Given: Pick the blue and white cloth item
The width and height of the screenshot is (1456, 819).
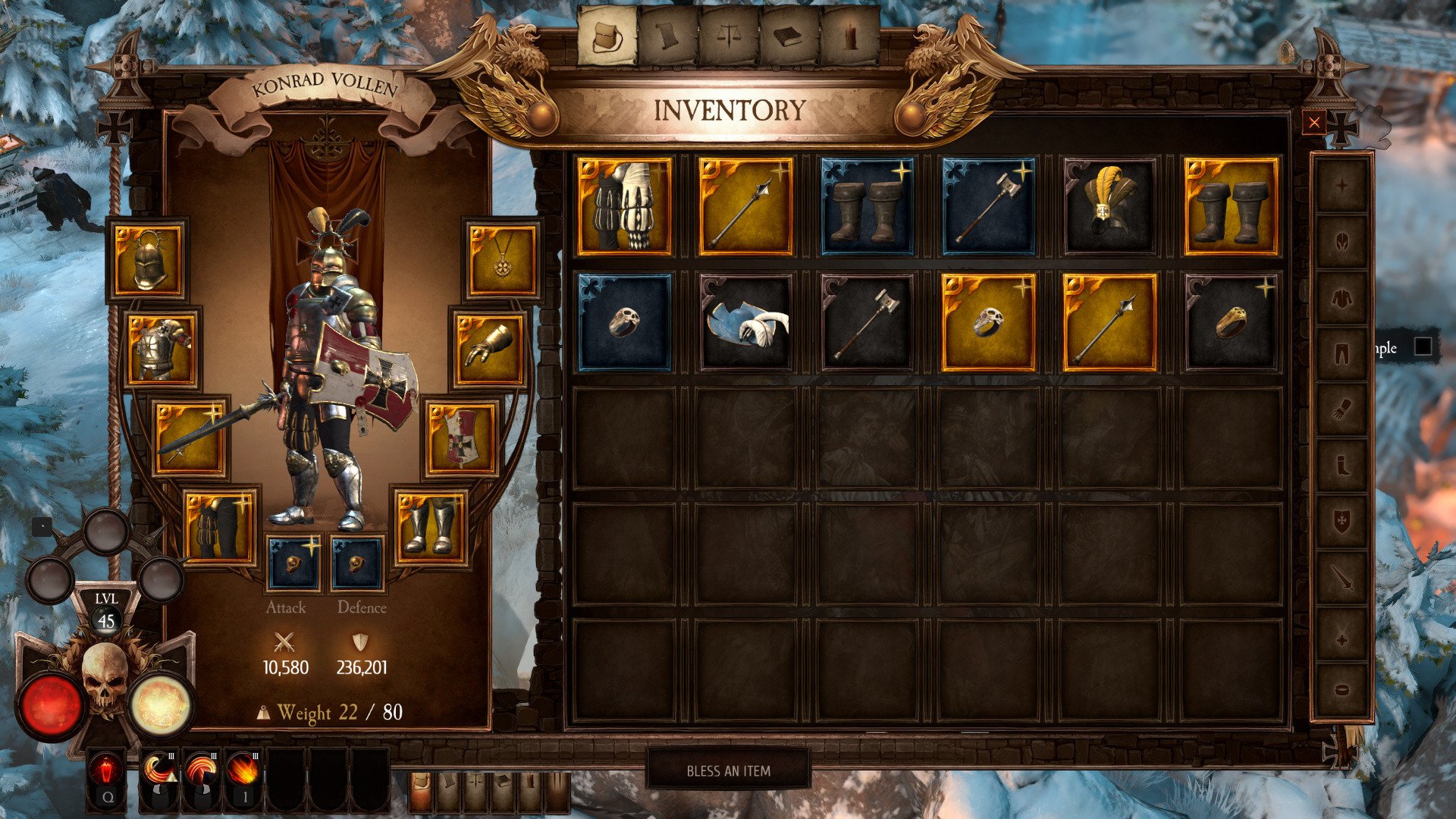Looking at the screenshot, I should coord(745,322).
